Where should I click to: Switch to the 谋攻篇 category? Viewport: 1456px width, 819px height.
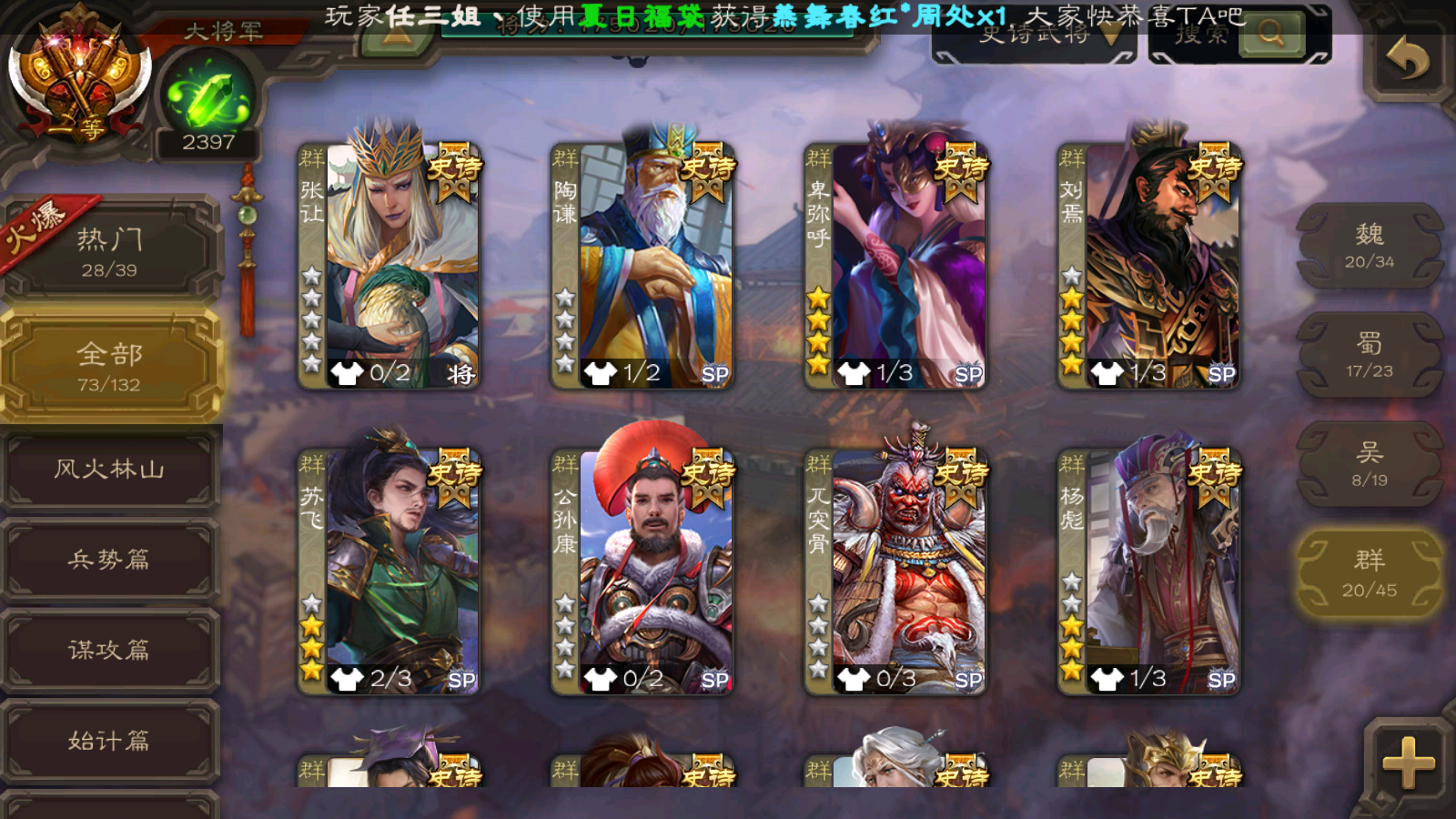click(109, 650)
